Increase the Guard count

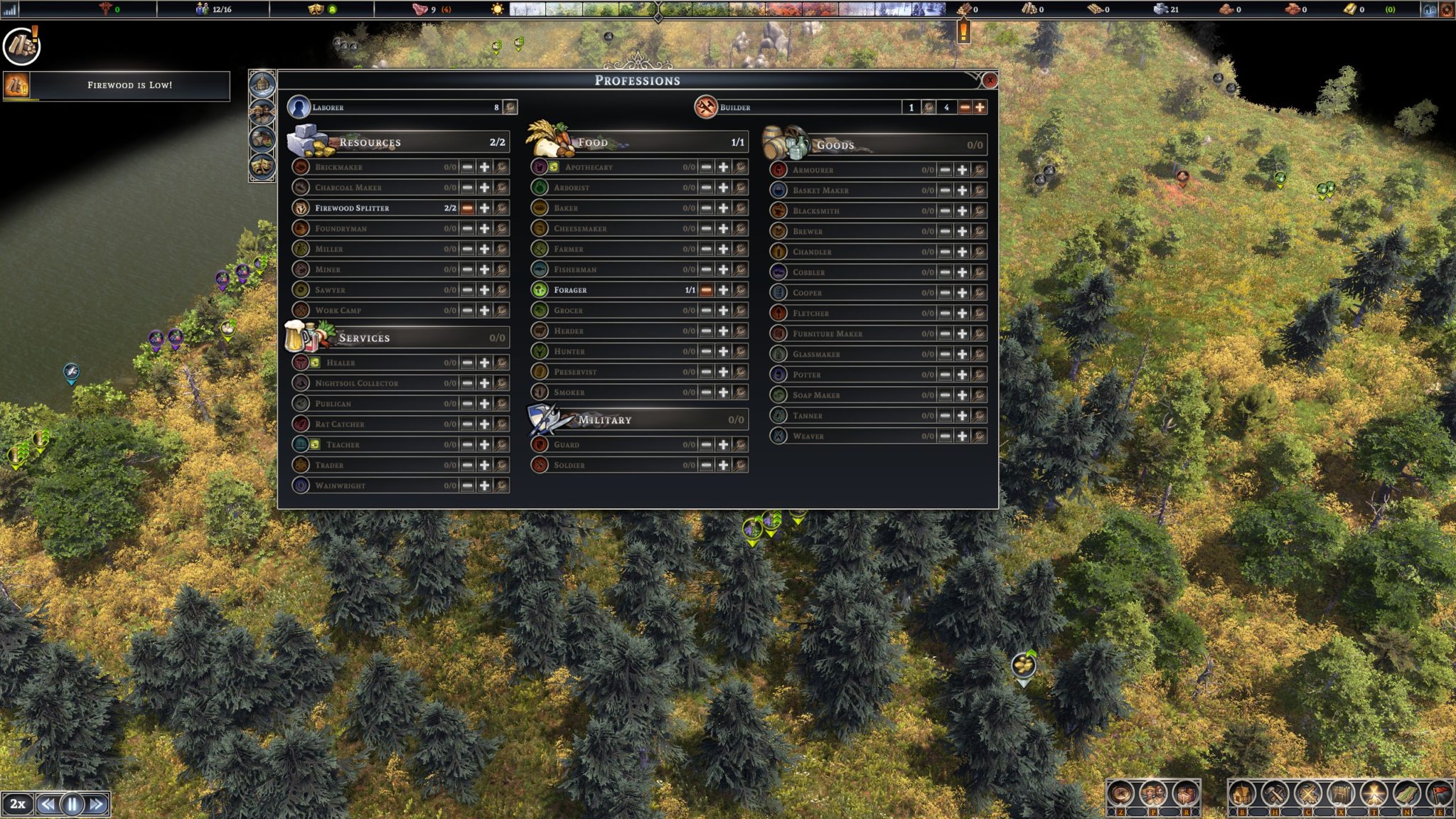(x=723, y=444)
